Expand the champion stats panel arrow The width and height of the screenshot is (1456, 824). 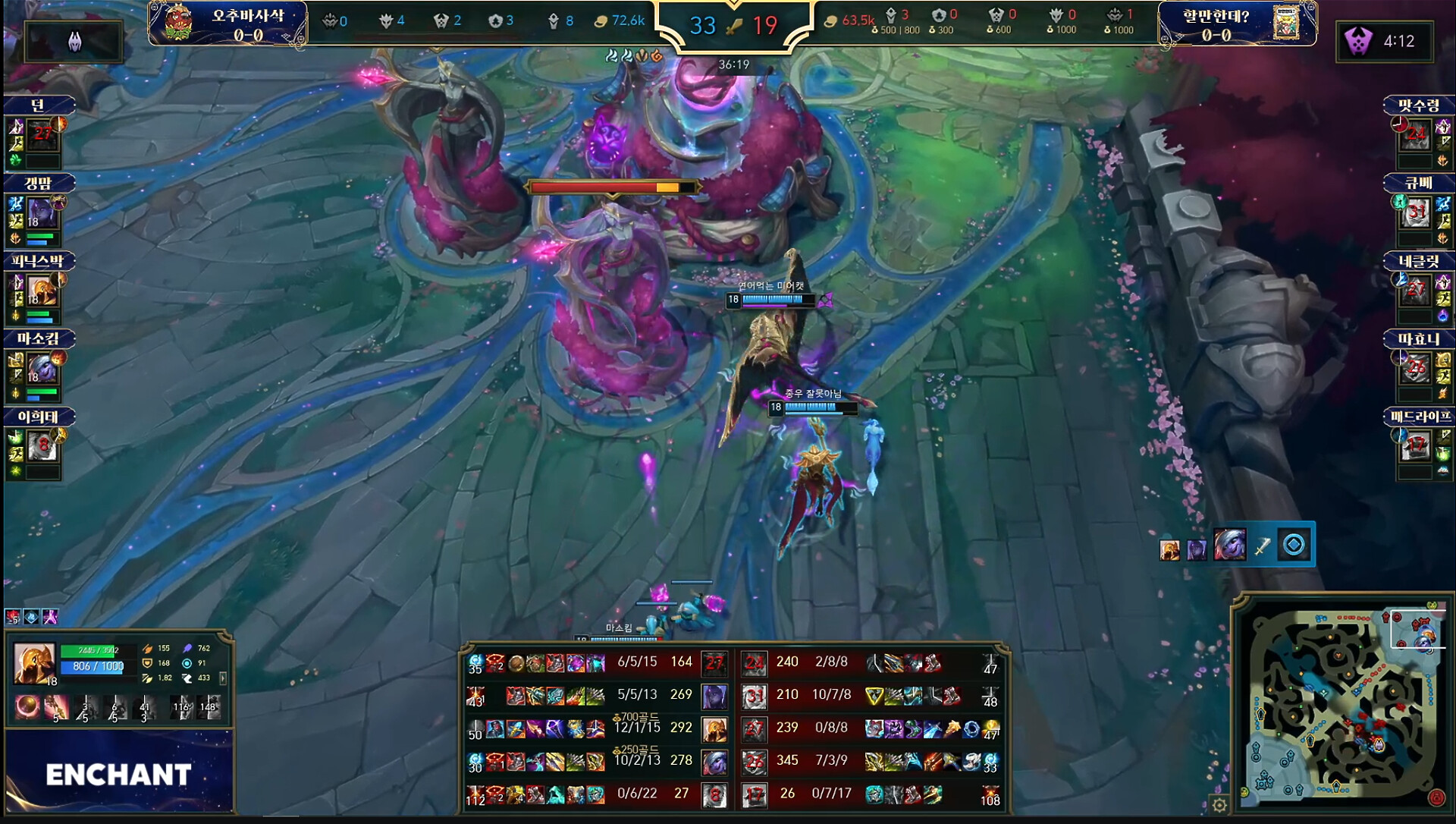point(223,678)
